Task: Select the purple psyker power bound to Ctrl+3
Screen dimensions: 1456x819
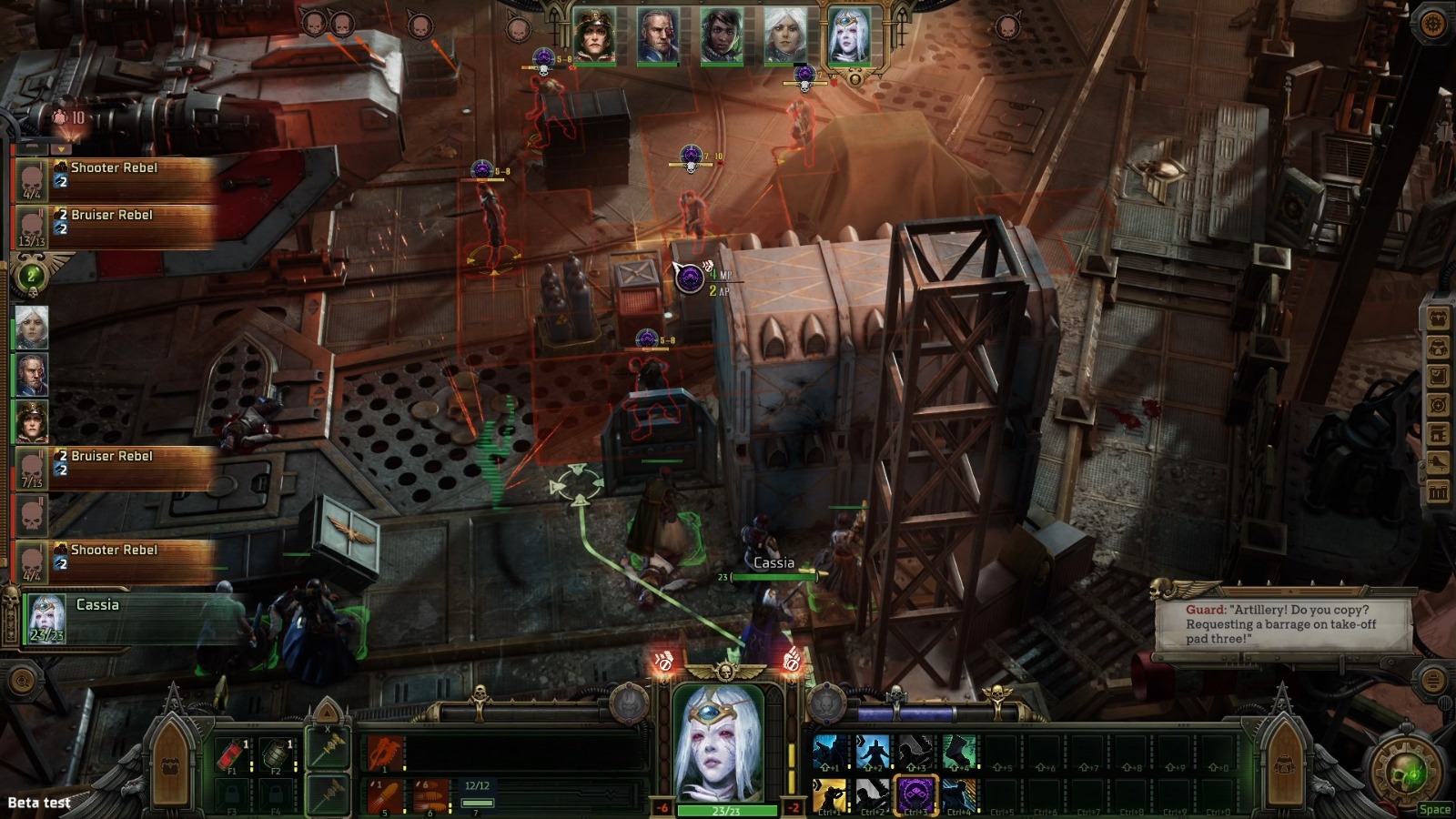Action: (x=915, y=794)
